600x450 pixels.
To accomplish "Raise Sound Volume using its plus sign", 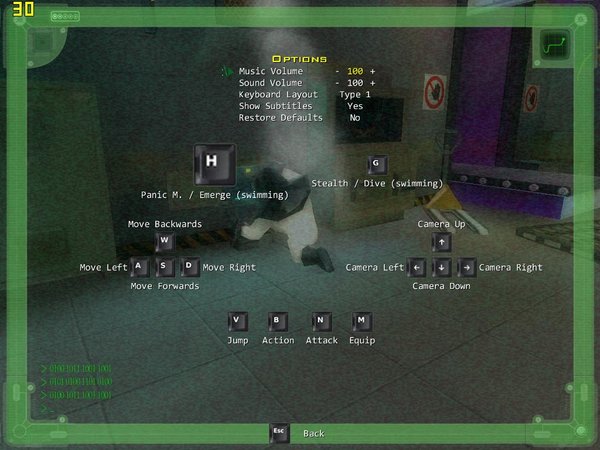I will pyautogui.click(x=373, y=83).
